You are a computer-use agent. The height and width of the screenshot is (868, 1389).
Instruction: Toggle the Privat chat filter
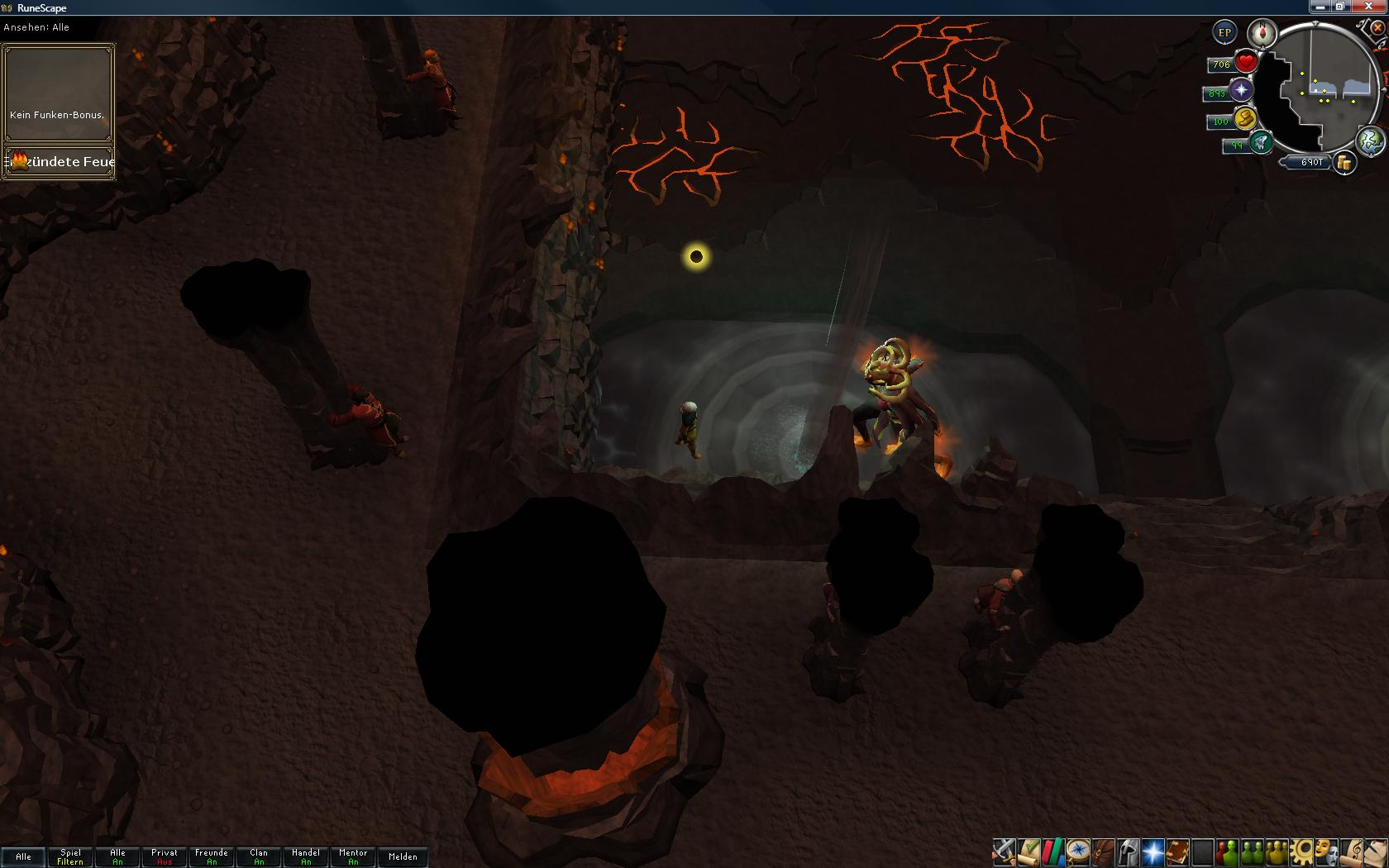165,856
